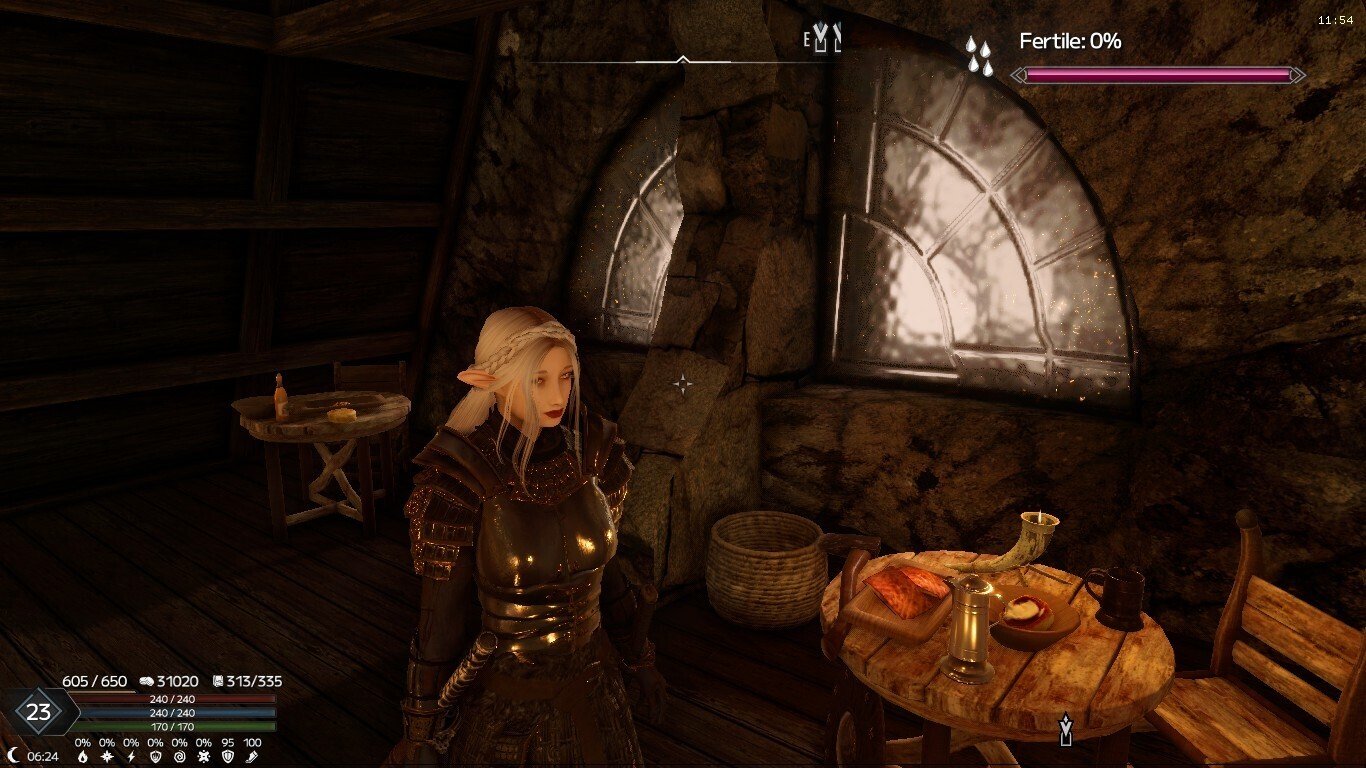Click the spell absorb spiral icon
The width and height of the screenshot is (1366, 768).
click(x=179, y=756)
